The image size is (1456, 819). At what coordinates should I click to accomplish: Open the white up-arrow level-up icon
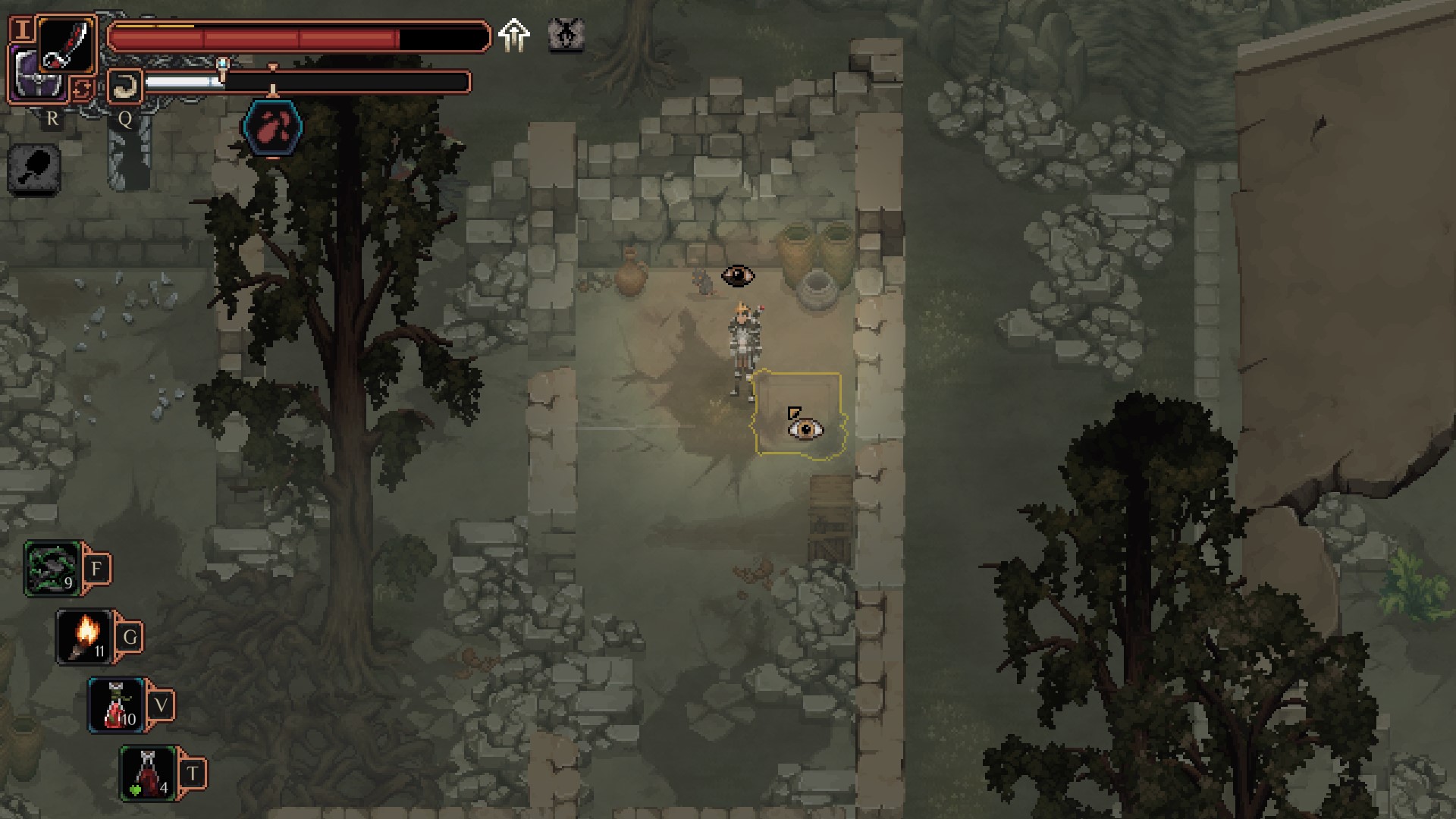(514, 36)
